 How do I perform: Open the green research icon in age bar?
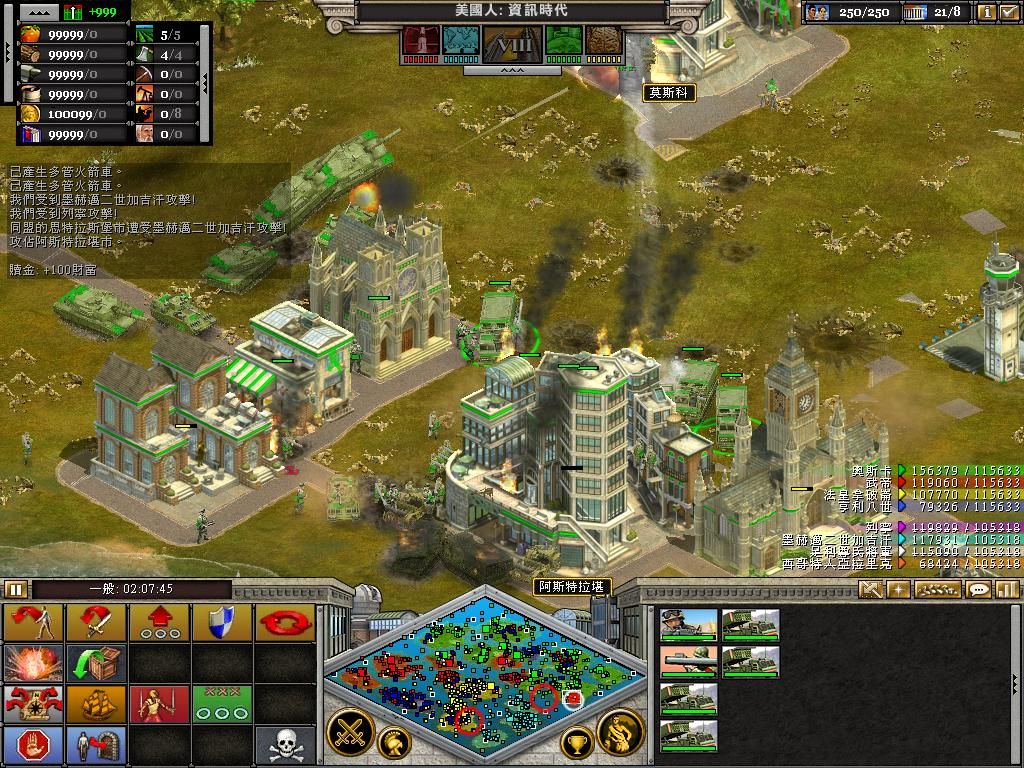(565, 41)
